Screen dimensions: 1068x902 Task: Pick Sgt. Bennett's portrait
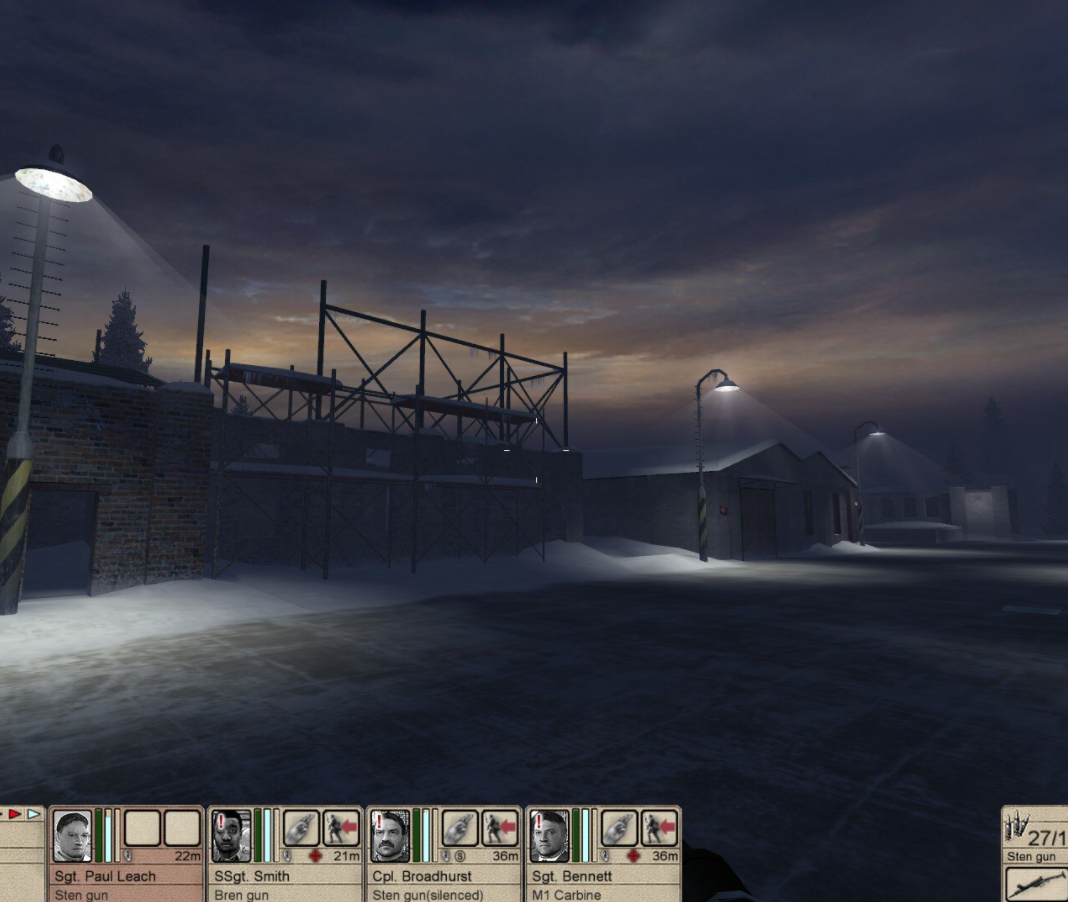click(549, 836)
